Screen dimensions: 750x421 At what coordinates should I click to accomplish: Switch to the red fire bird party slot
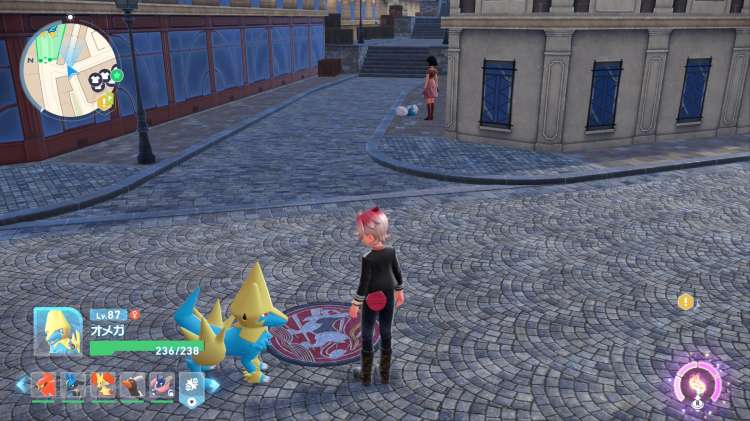pyautogui.click(x=44, y=384)
